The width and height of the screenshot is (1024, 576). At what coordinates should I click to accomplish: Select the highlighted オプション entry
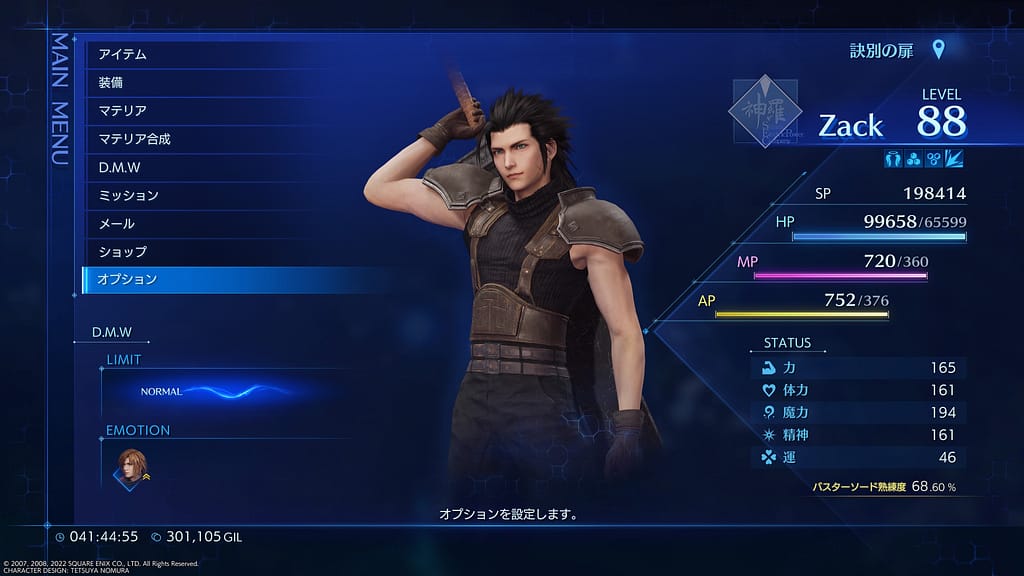127,280
